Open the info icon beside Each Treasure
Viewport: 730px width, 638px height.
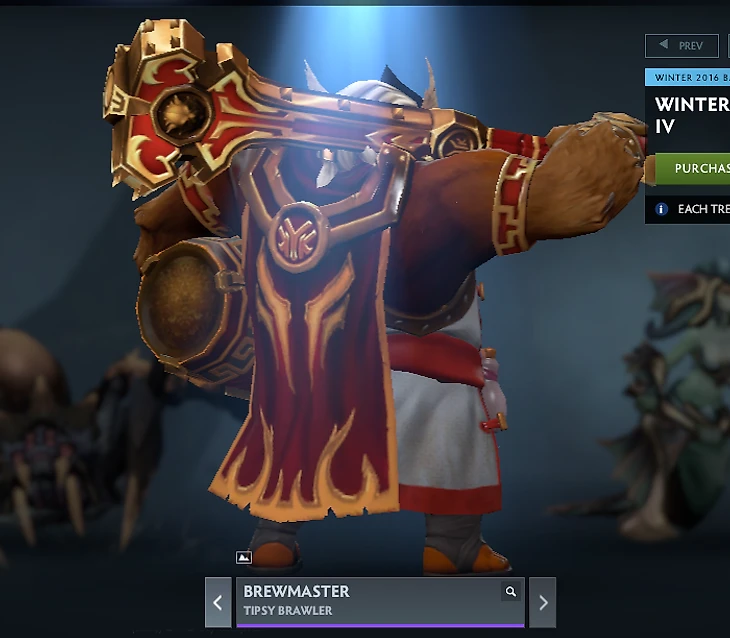661,210
